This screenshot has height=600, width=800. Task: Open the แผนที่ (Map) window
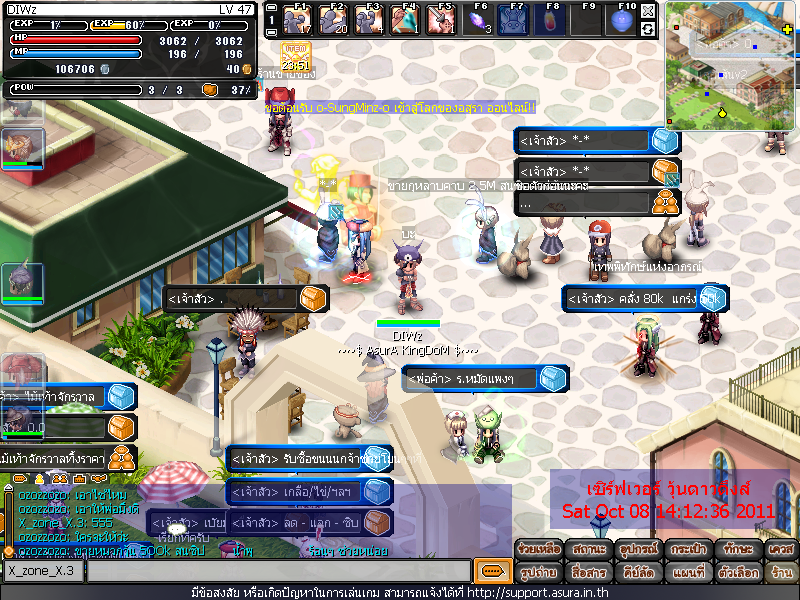[684, 572]
